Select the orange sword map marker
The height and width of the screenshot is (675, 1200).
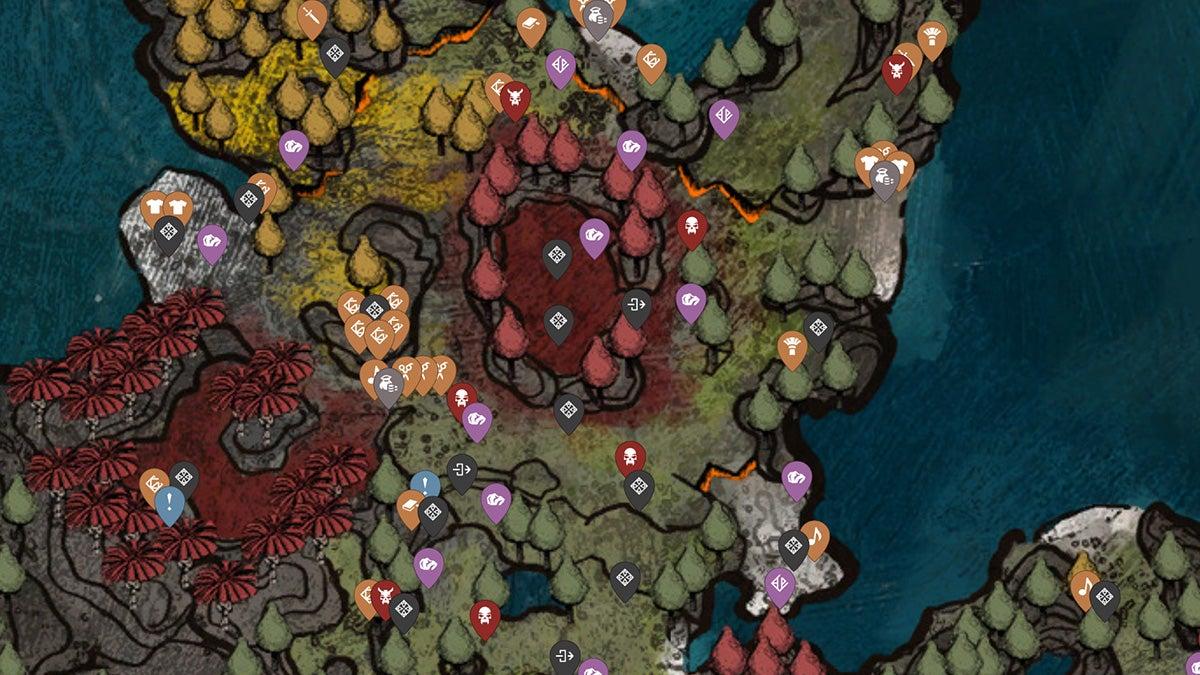click(x=312, y=17)
